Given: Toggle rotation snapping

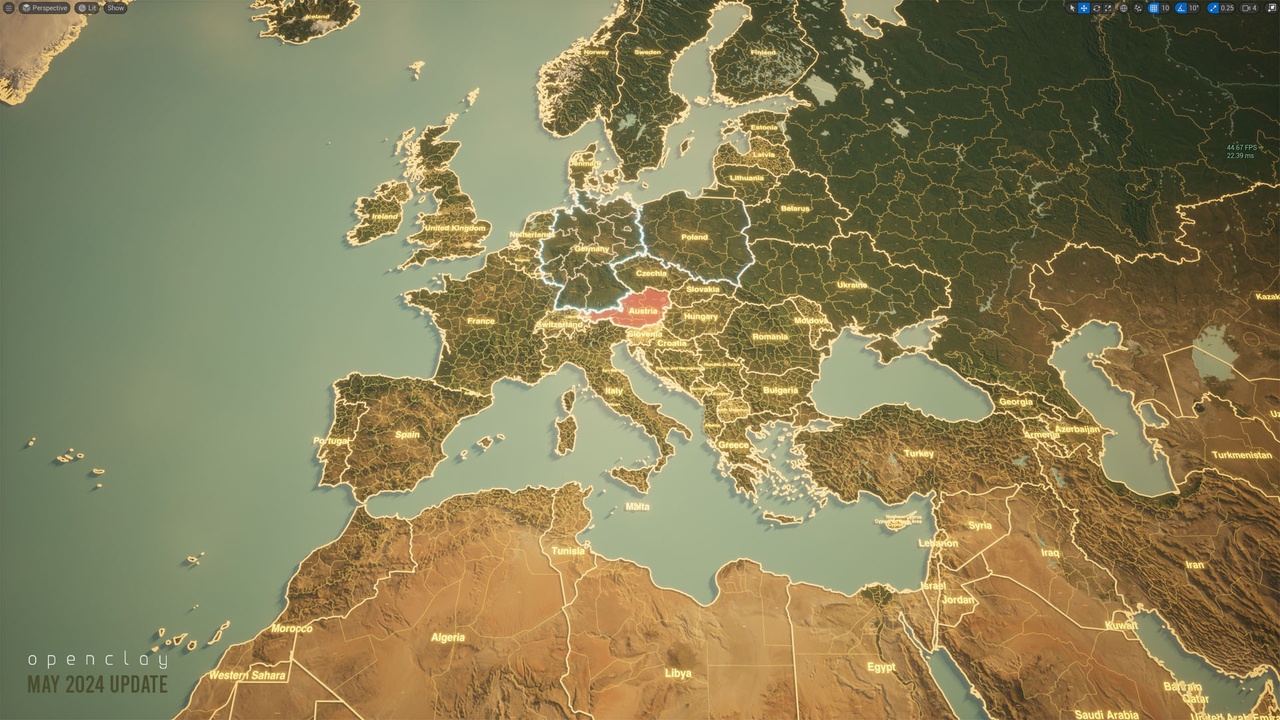Looking at the screenshot, I should pyautogui.click(x=1181, y=7).
